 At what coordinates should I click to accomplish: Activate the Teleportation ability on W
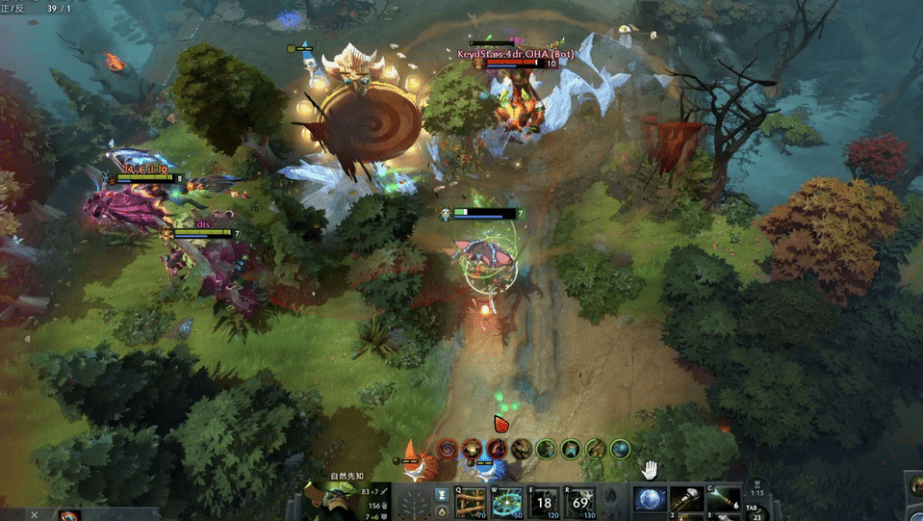coord(507,502)
